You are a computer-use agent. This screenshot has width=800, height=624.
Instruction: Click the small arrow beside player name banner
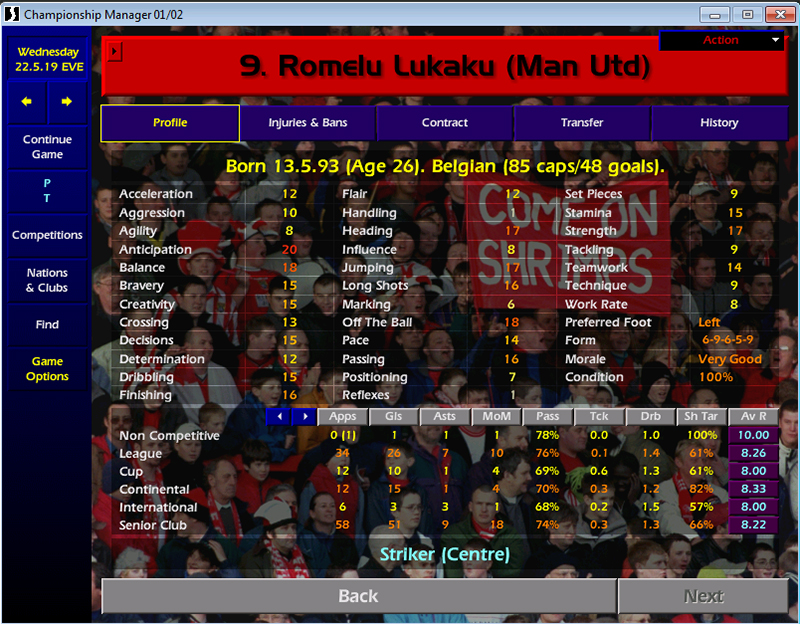coord(114,50)
